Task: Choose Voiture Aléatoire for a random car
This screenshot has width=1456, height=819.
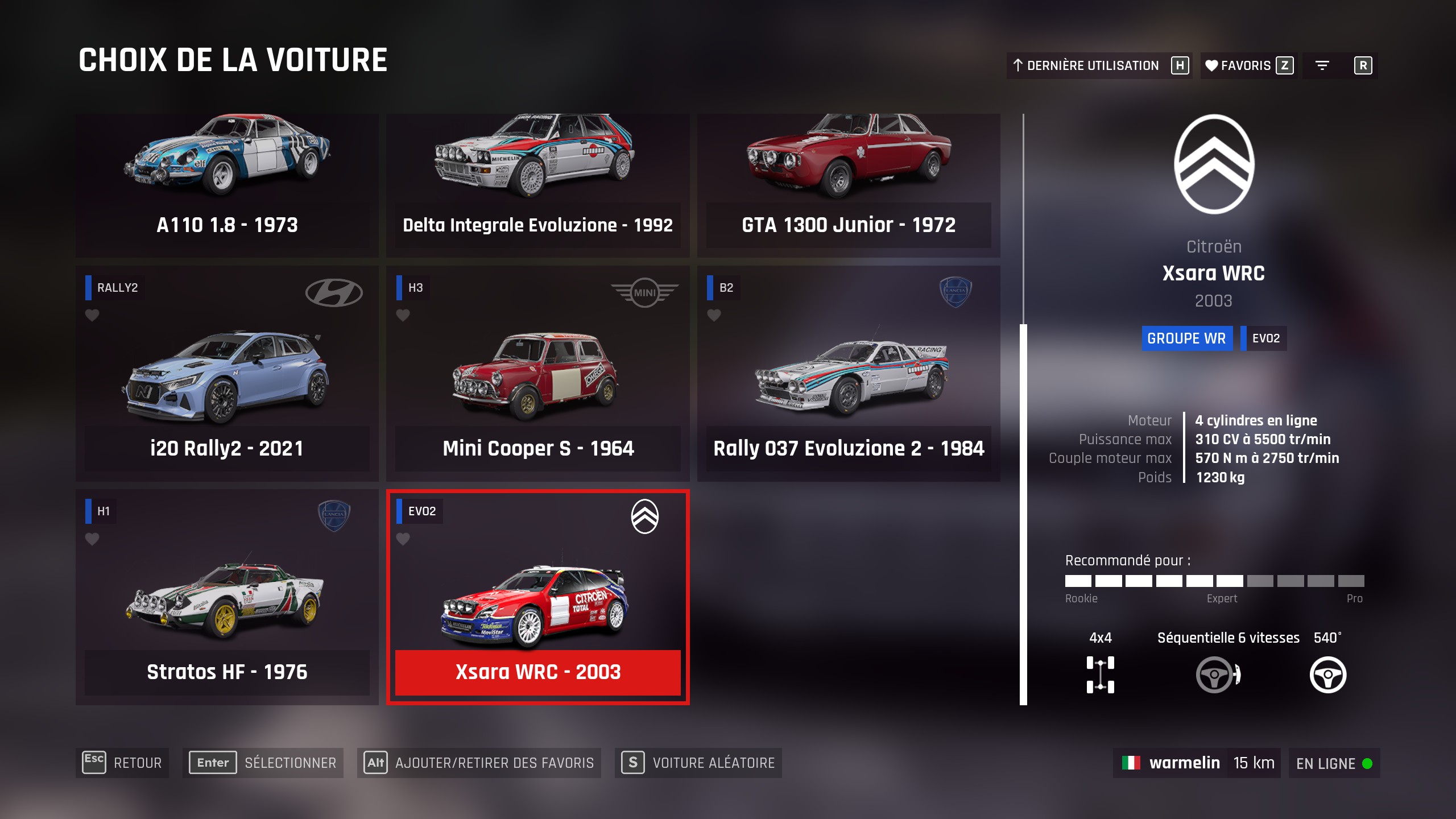Action: coord(698,763)
